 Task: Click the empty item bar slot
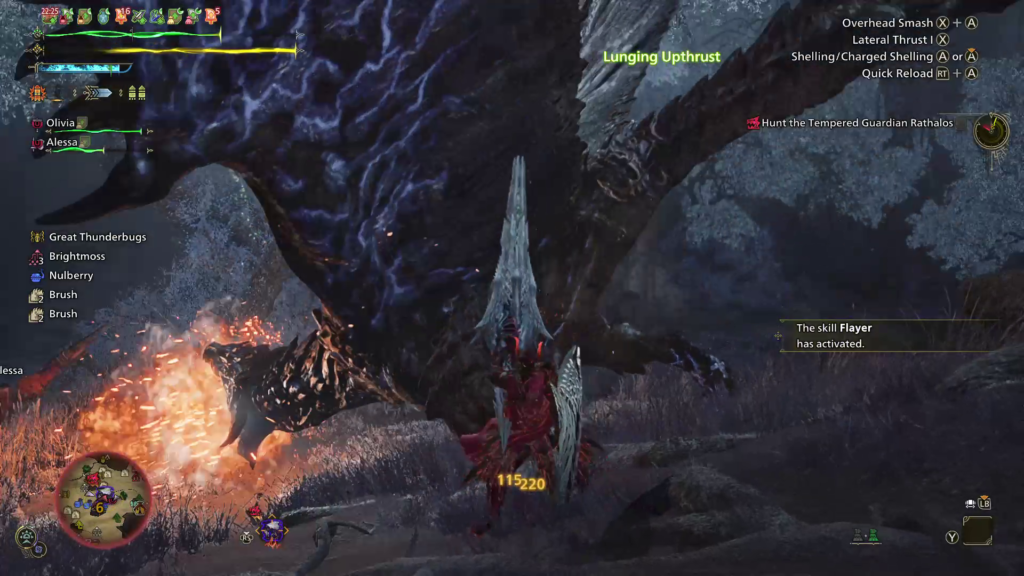point(977,530)
